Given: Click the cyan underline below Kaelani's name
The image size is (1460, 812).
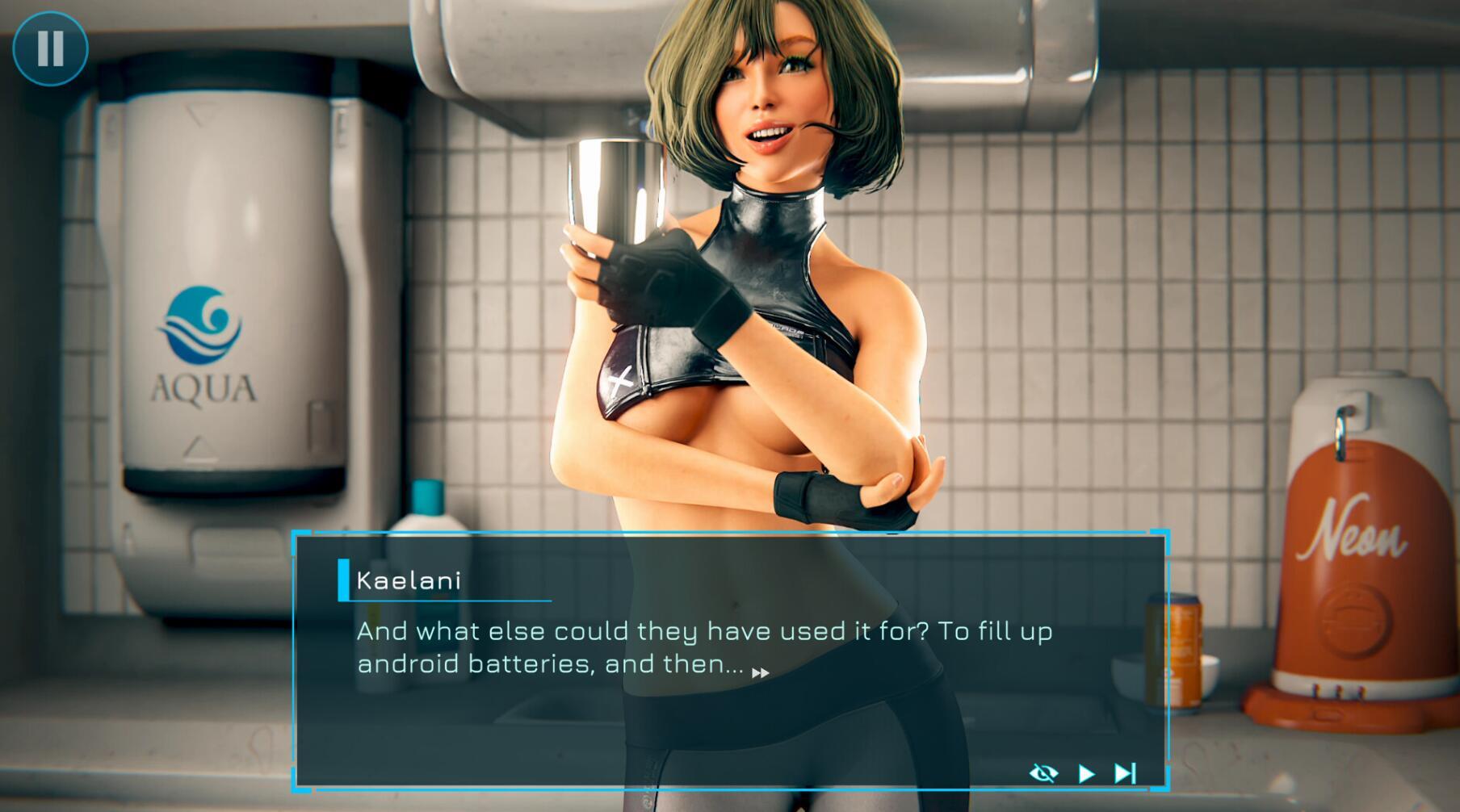Looking at the screenshot, I should [444, 601].
